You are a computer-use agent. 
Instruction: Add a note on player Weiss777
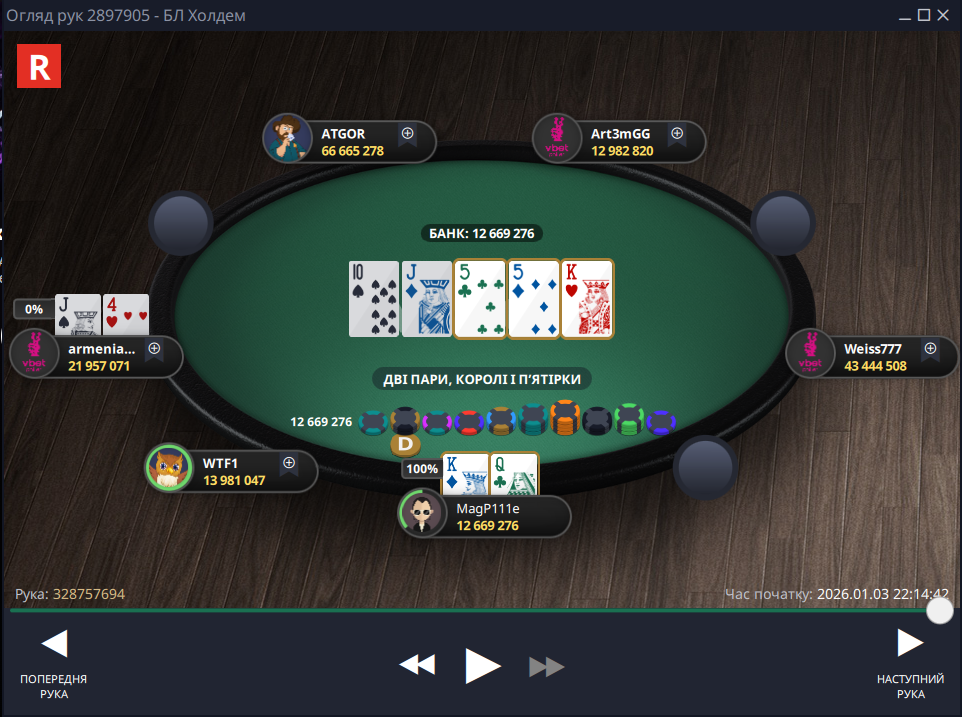click(x=930, y=349)
